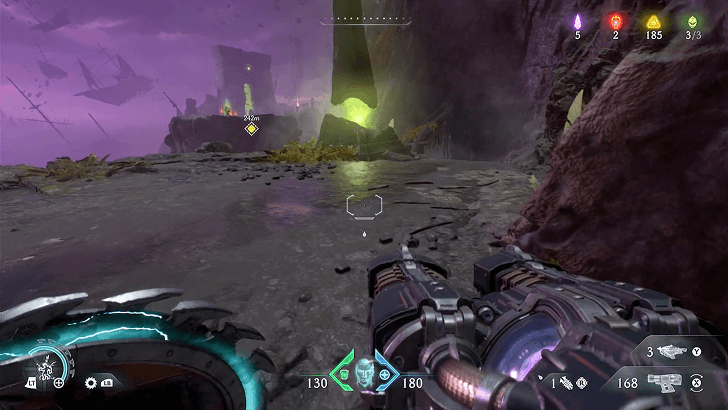The height and width of the screenshot is (410, 728).
Task: Click the yellow diamond objective waypoint marker
Action: pos(252,128)
